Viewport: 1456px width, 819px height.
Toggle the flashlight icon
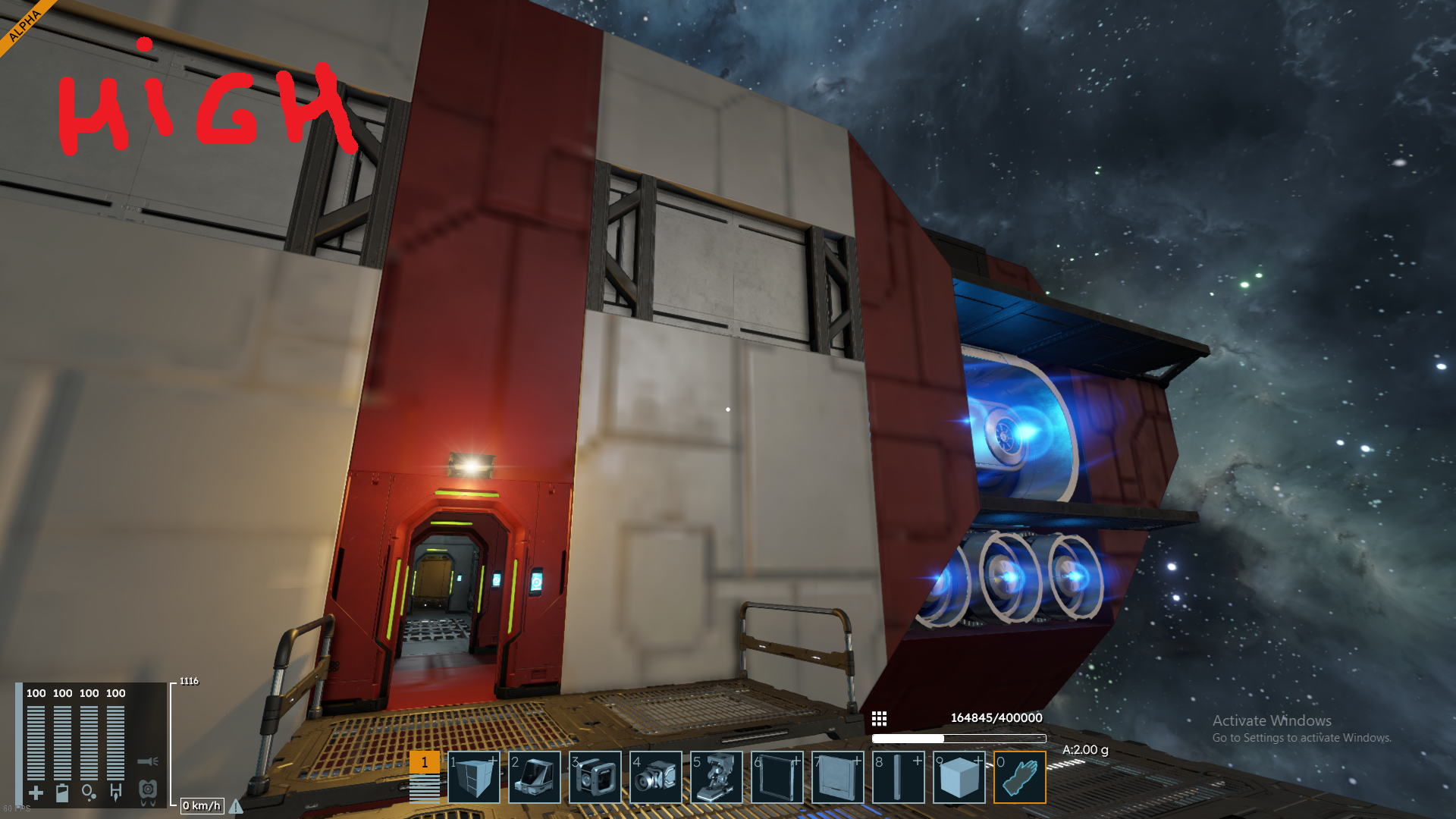coord(148,761)
